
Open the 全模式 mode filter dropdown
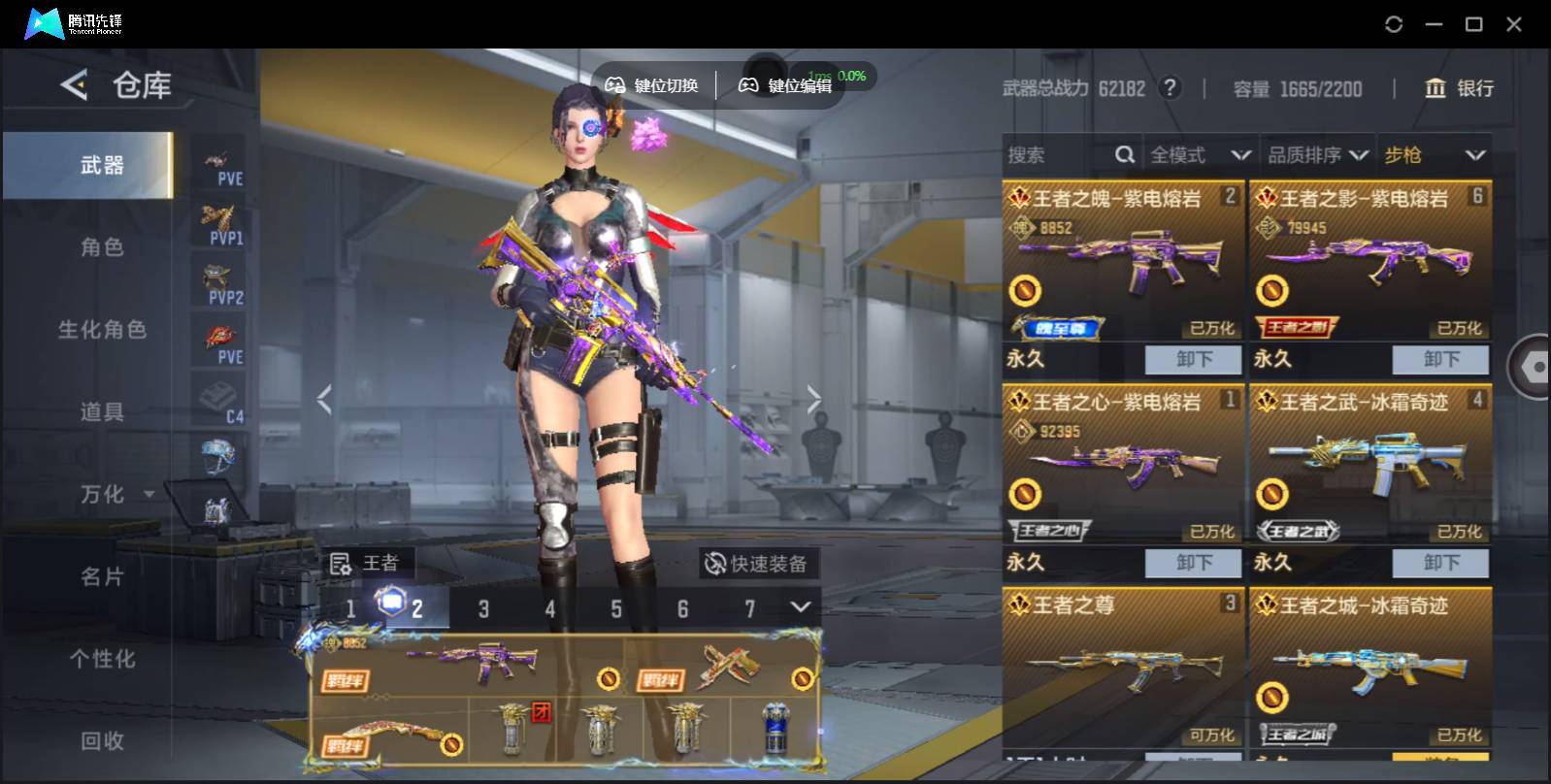(x=1200, y=155)
